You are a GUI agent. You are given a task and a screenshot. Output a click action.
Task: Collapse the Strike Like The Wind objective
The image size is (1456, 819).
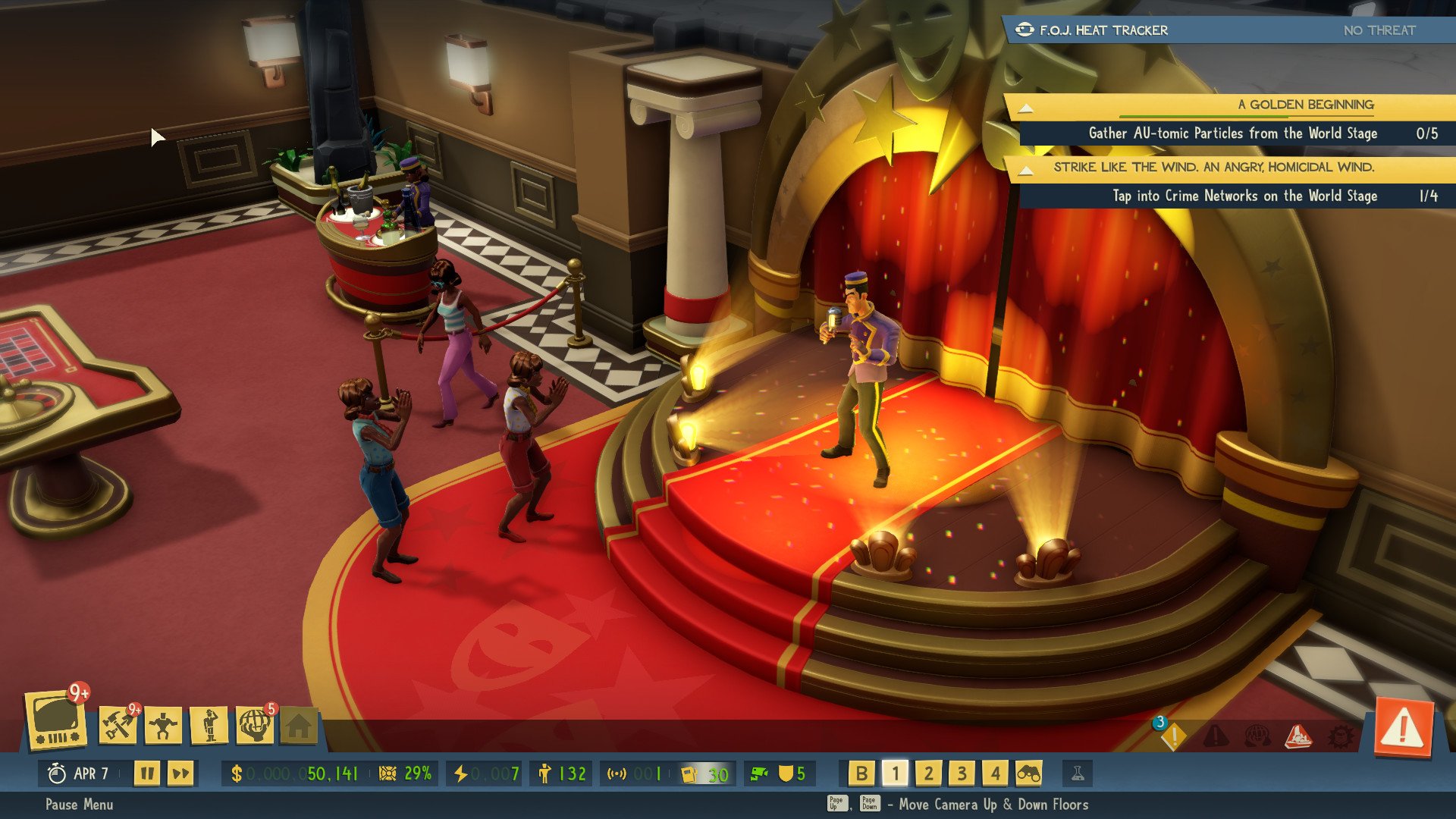tap(1025, 170)
